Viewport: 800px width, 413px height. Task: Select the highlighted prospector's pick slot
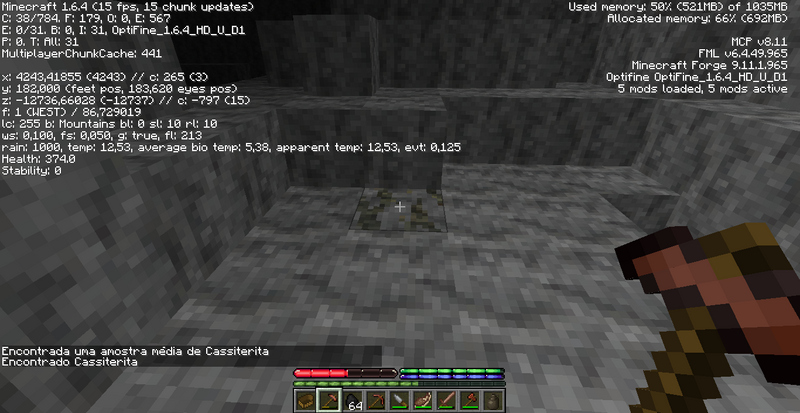coord(326,402)
